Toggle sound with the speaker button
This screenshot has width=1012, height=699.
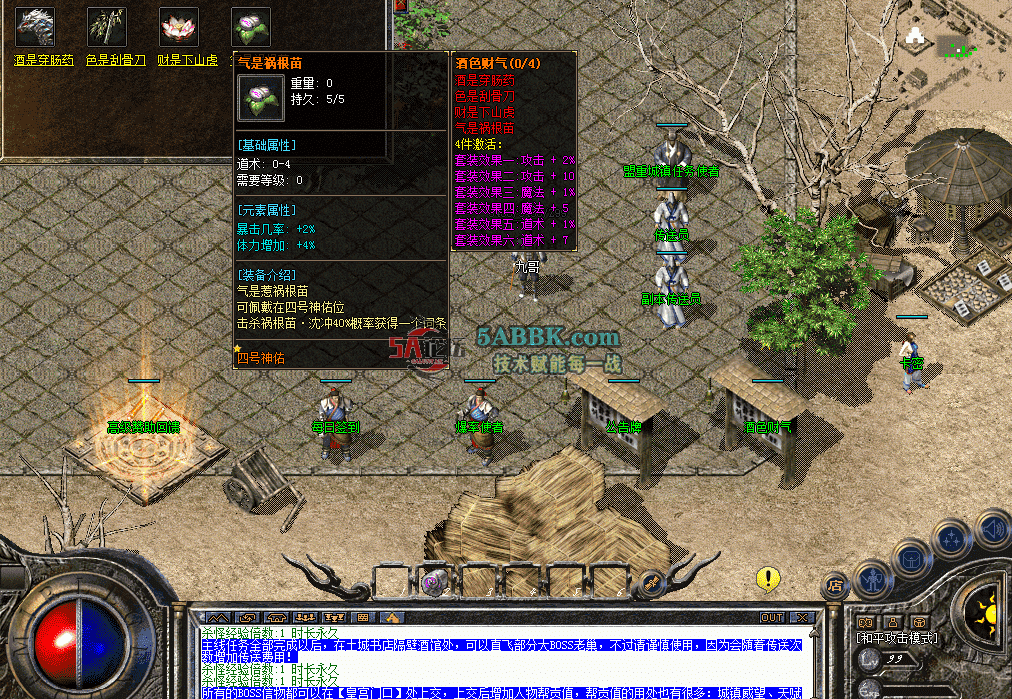click(x=992, y=526)
